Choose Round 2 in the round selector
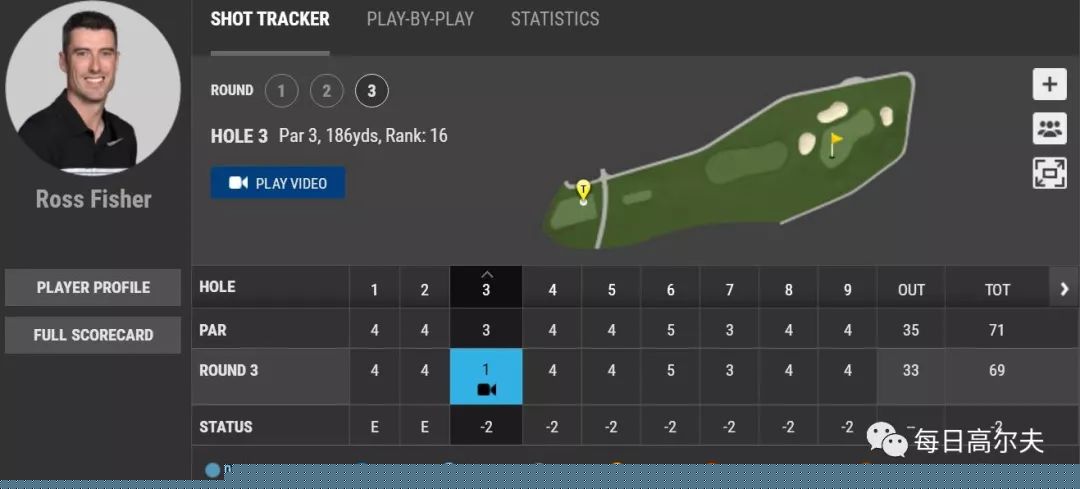 pyautogui.click(x=327, y=92)
